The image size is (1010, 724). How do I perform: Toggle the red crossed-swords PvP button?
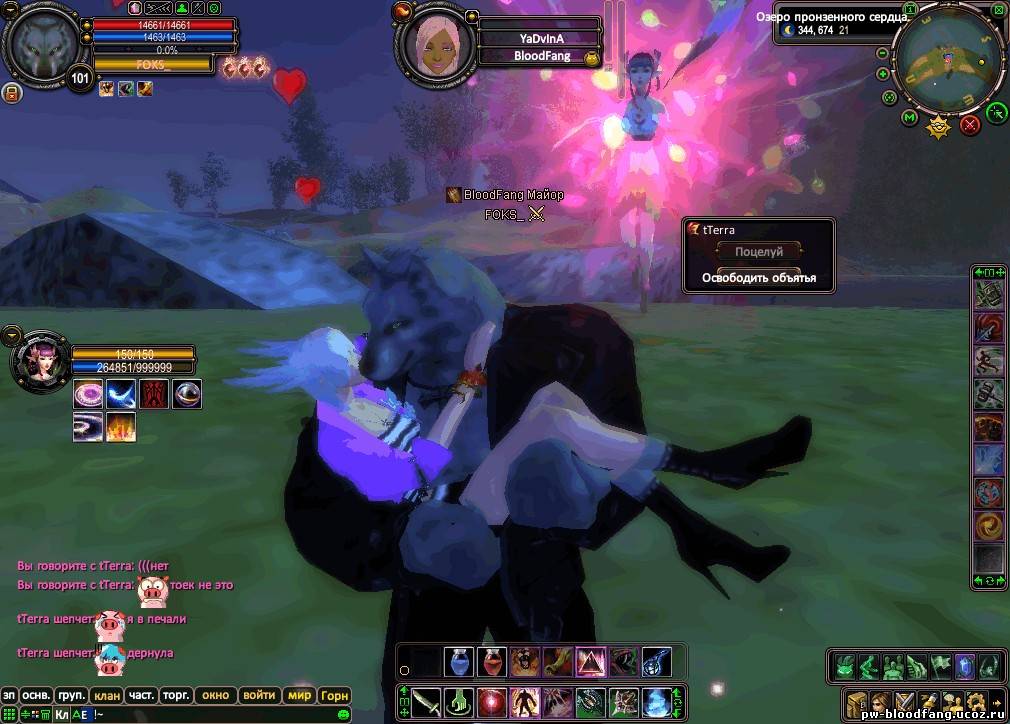coord(969,125)
